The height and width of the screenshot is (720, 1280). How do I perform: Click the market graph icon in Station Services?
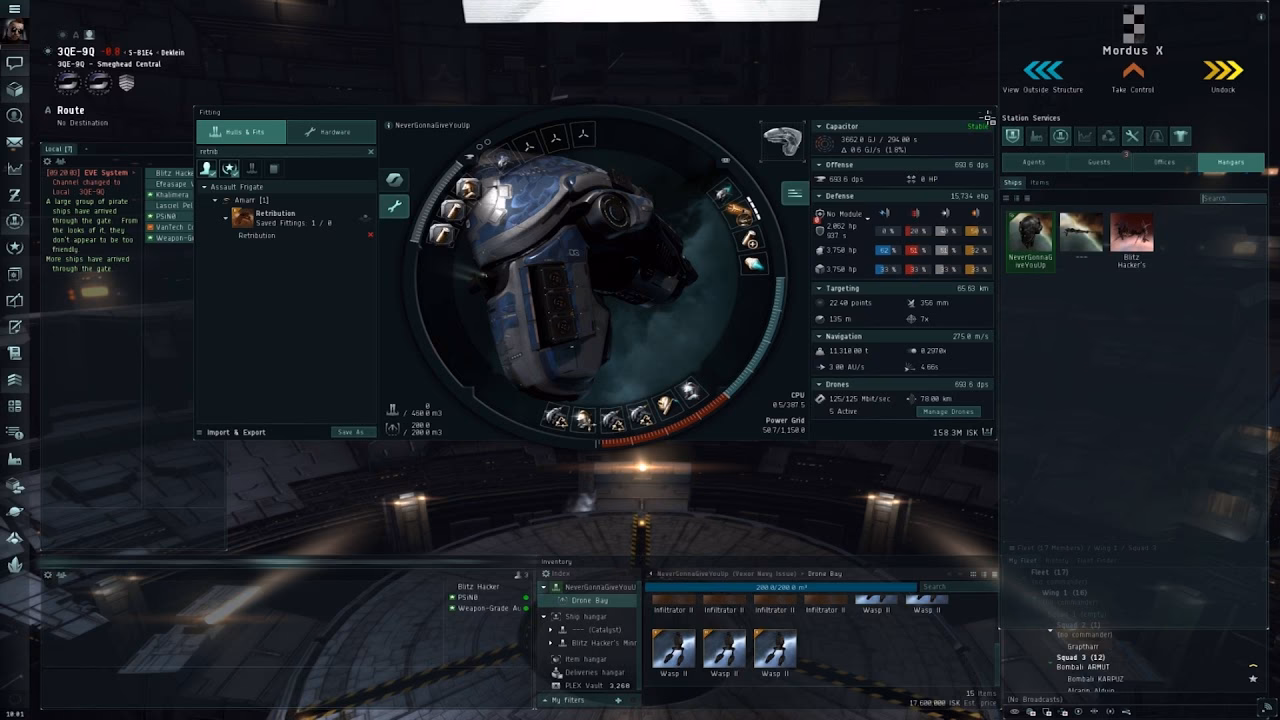[1085, 135]
